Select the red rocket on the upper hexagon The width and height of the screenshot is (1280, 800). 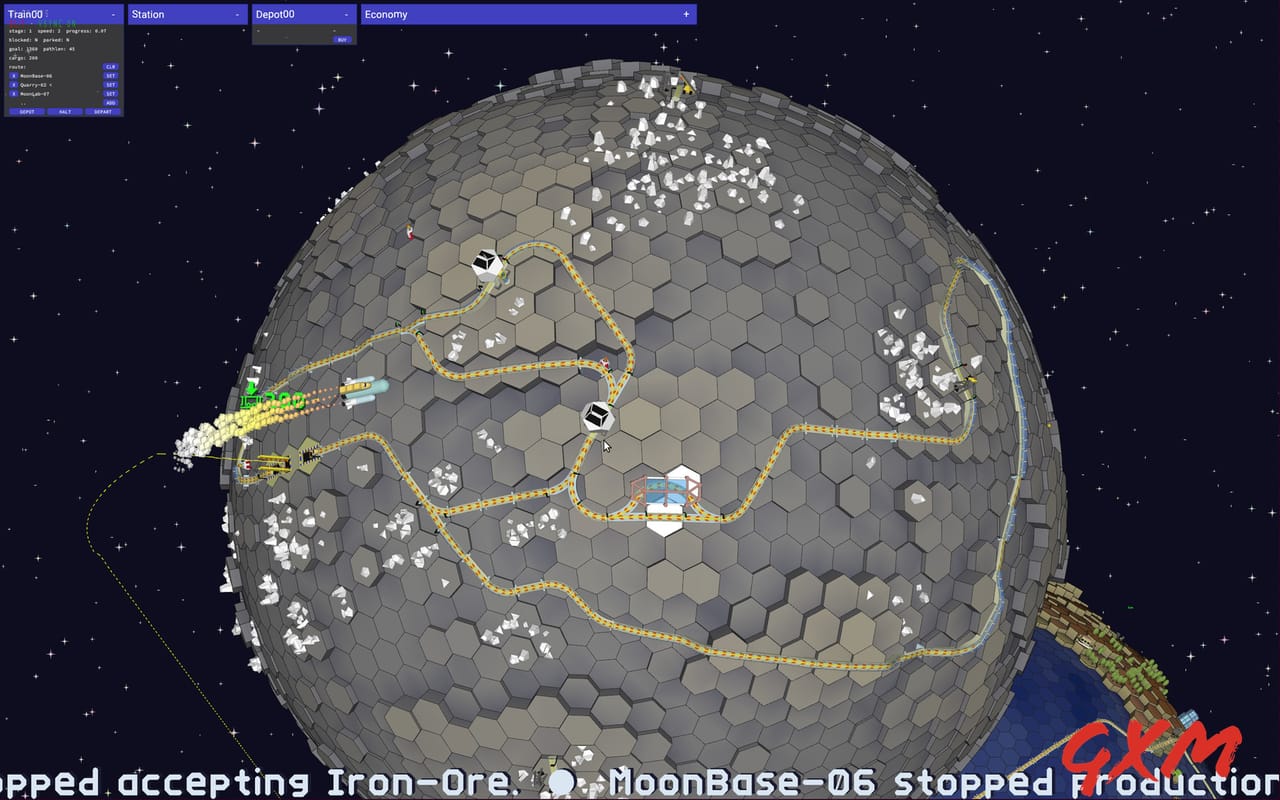pos(410,234)
